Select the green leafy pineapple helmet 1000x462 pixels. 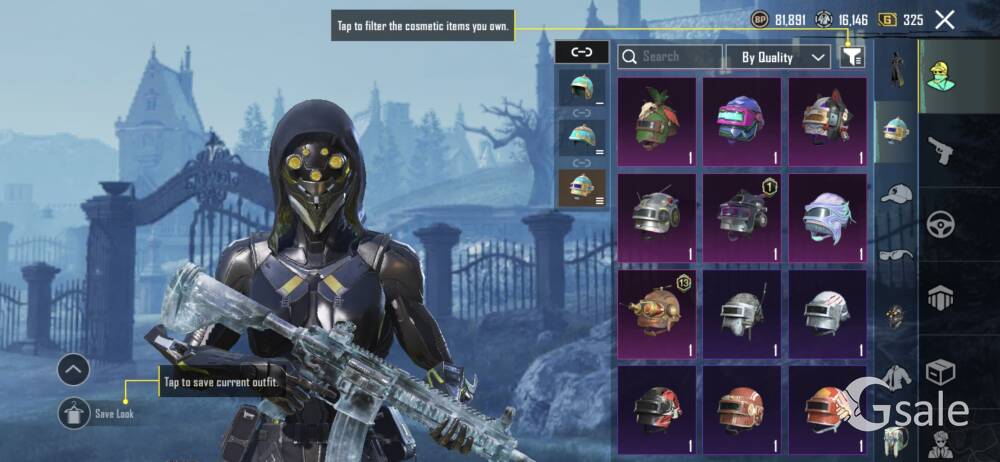pos(657,121)
